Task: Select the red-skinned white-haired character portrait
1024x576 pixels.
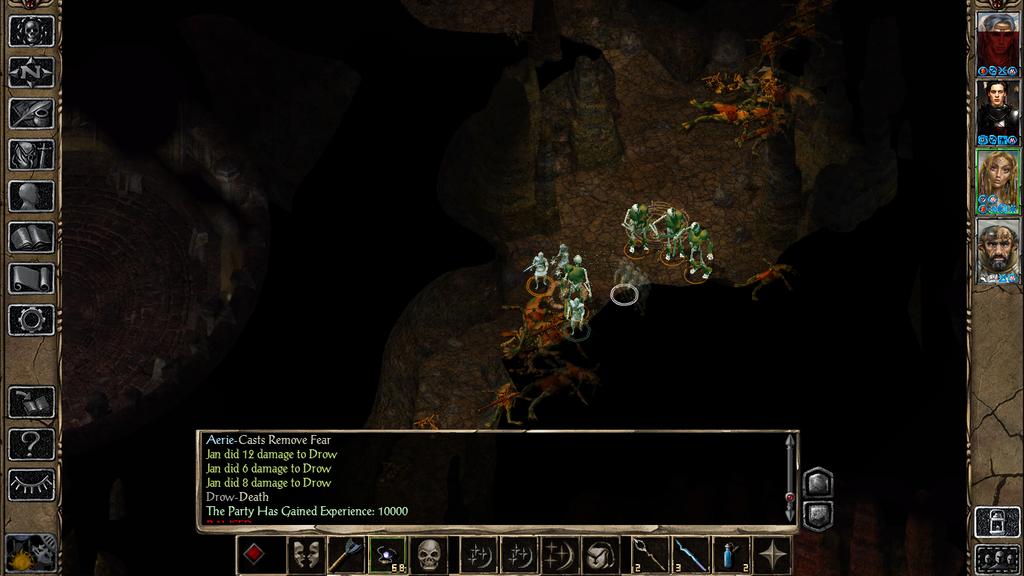Action: [997, 41]
